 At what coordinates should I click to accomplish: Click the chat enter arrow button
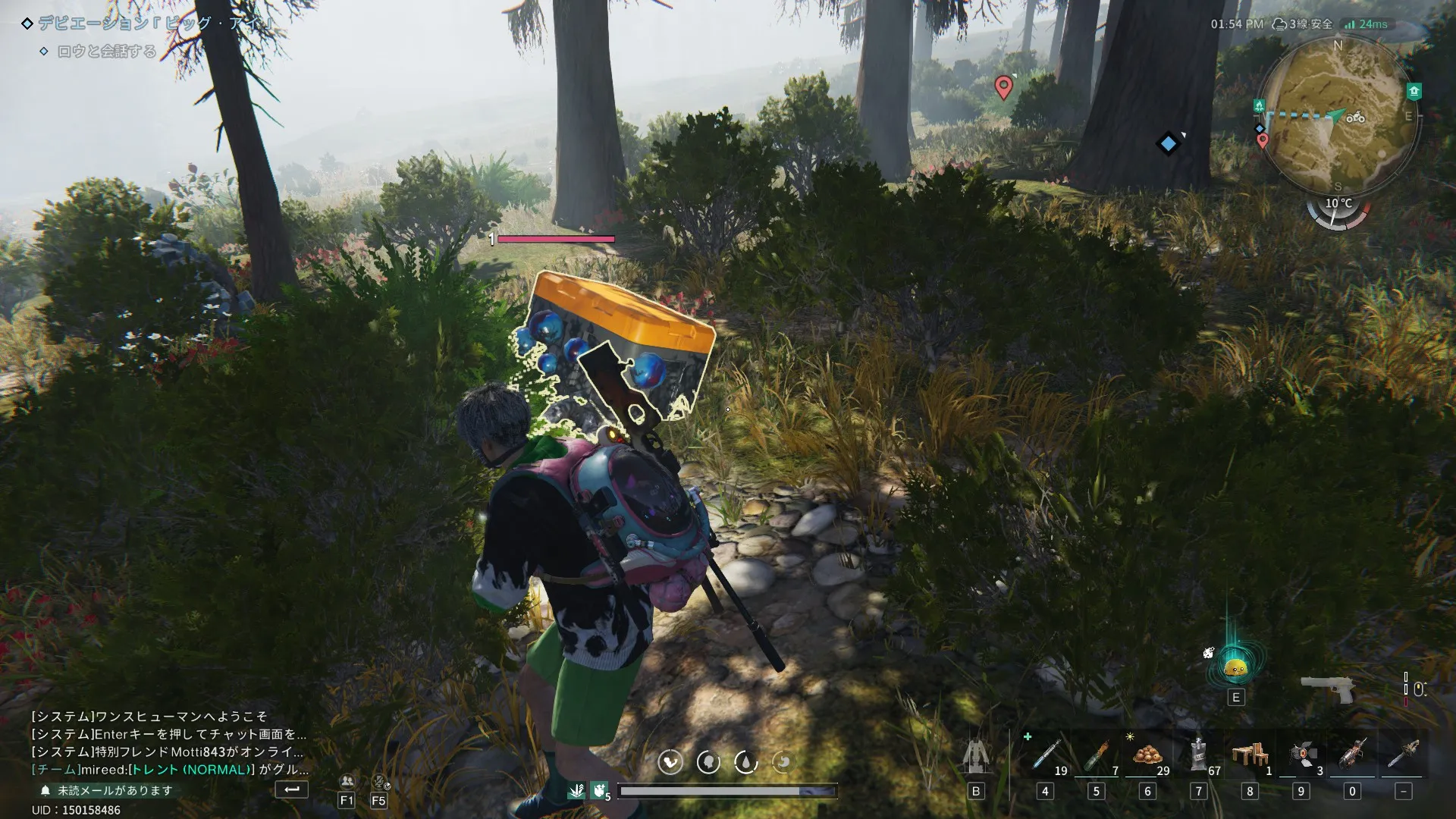[292, 789]
